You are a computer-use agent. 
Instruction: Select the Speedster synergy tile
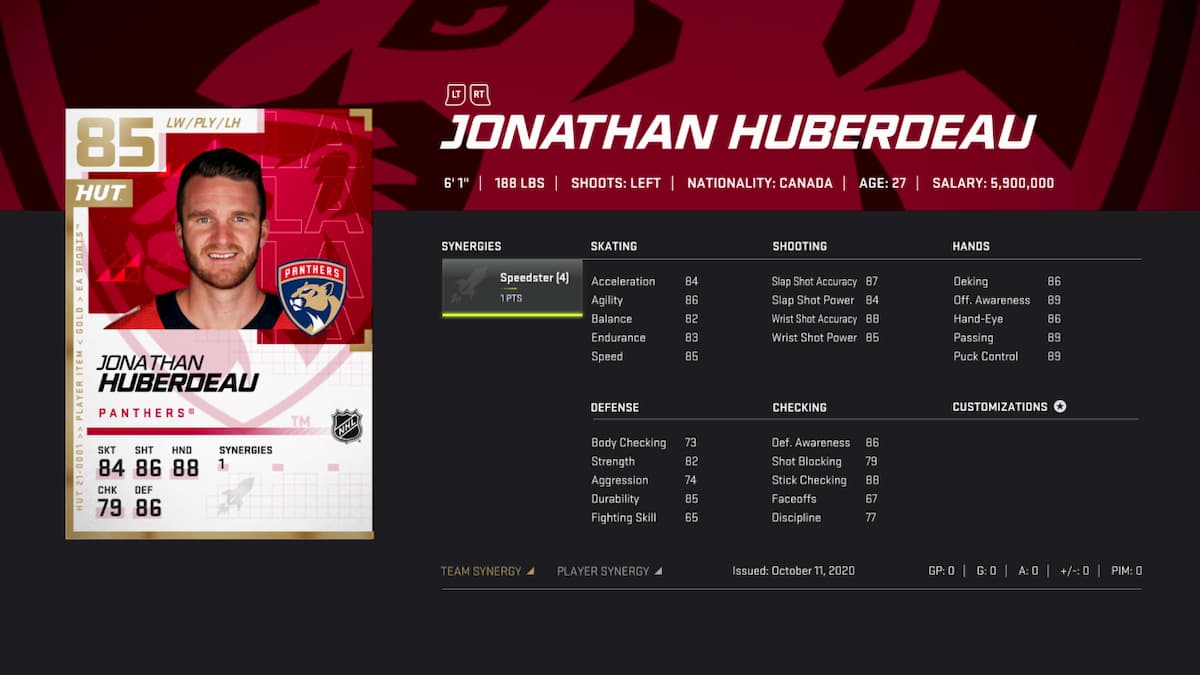(x=512, y=287)
